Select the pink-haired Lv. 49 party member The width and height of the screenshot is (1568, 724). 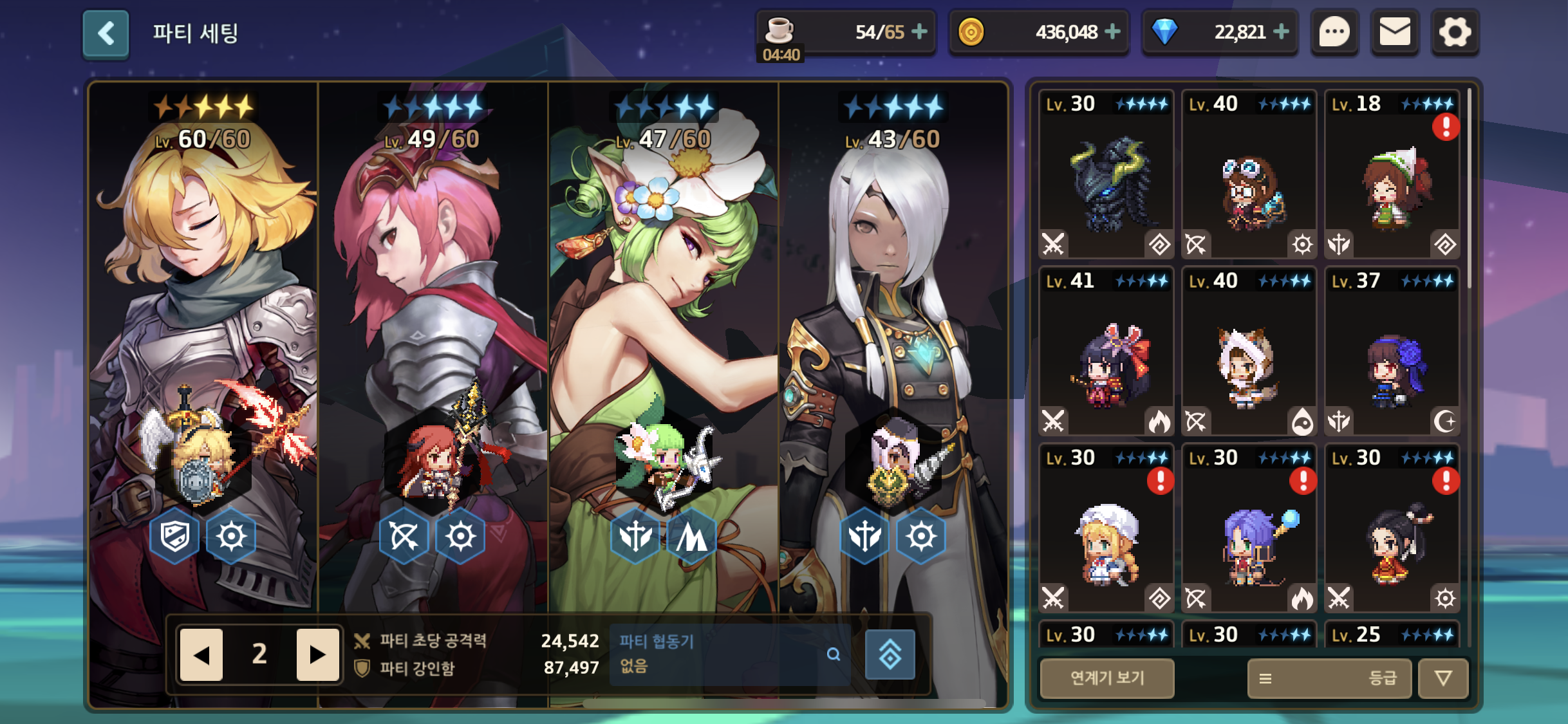[433, 322]
